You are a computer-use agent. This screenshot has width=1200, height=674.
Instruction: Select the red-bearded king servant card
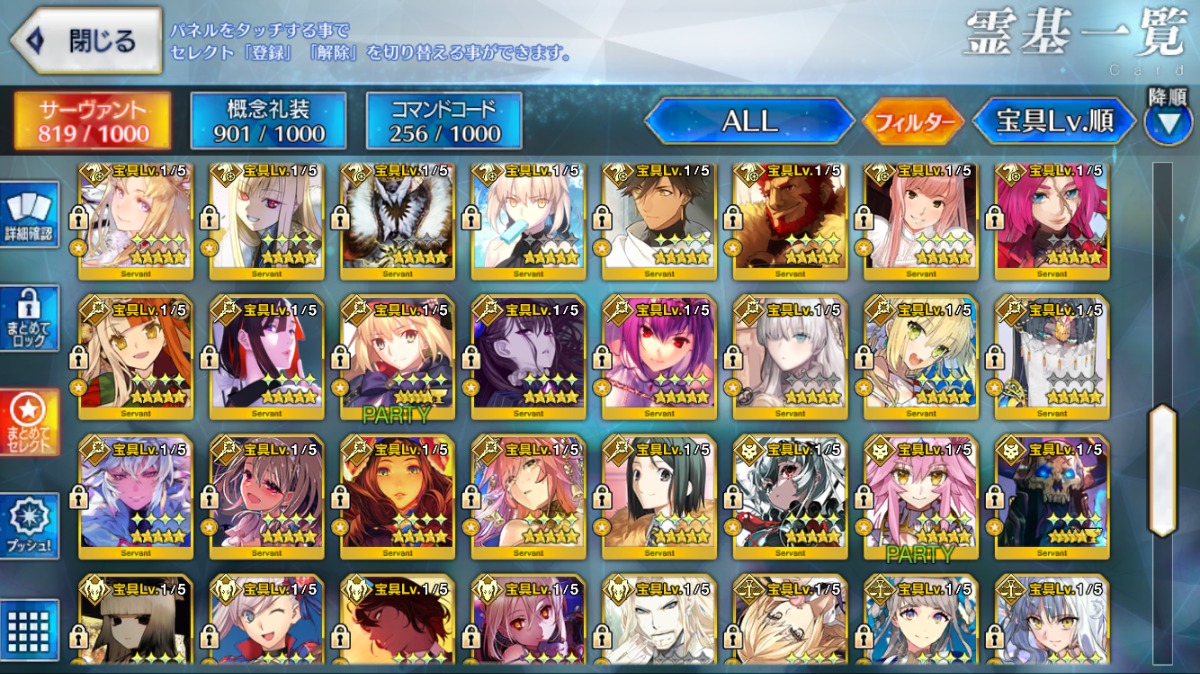[x=790, y=220]
